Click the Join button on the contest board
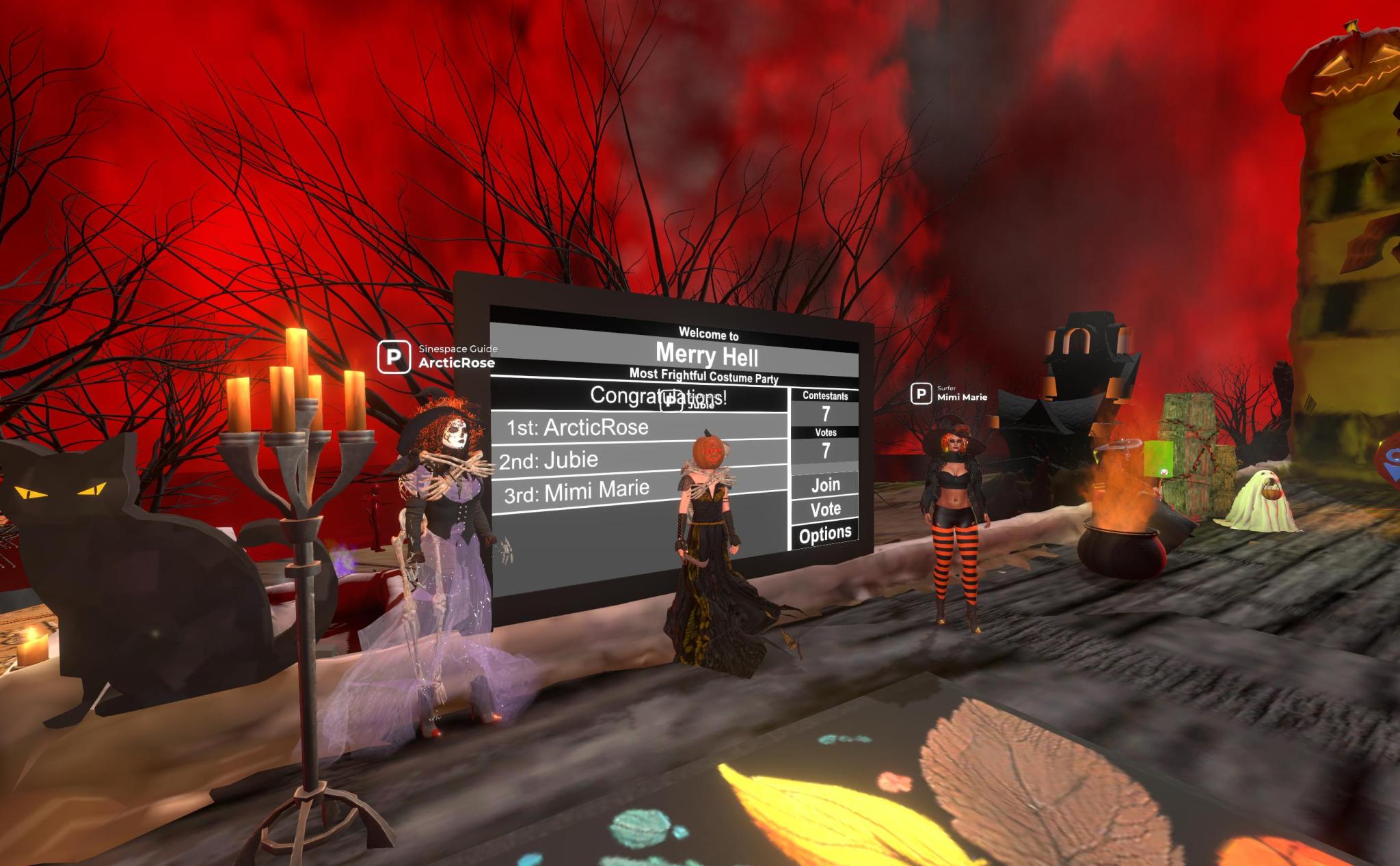The width and height of the screenshot is (1400, 866). [x=825, y=485]
